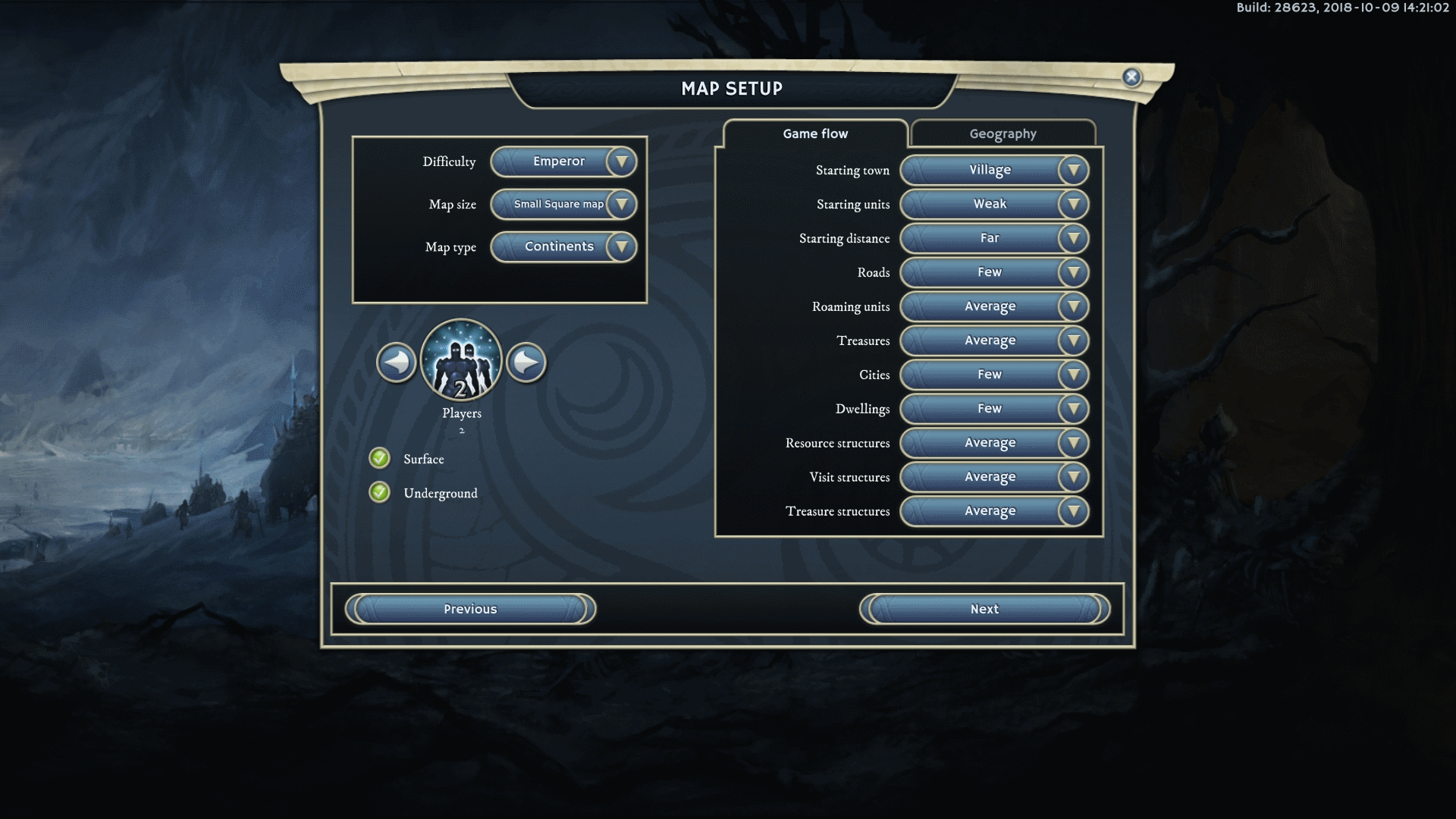Switch to the Geography tab
Screen dimensions: 1456x819
pyautogui.click(x=1003, y=133)
